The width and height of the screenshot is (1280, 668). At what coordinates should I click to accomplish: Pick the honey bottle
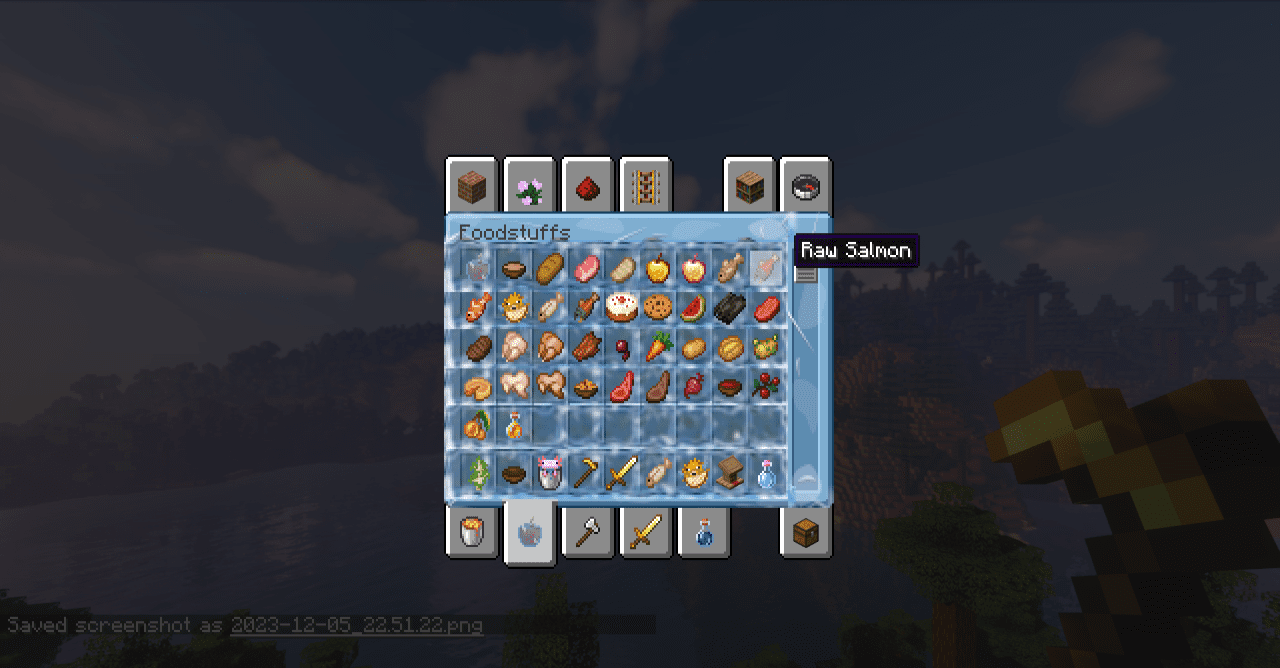click(514, 426)
